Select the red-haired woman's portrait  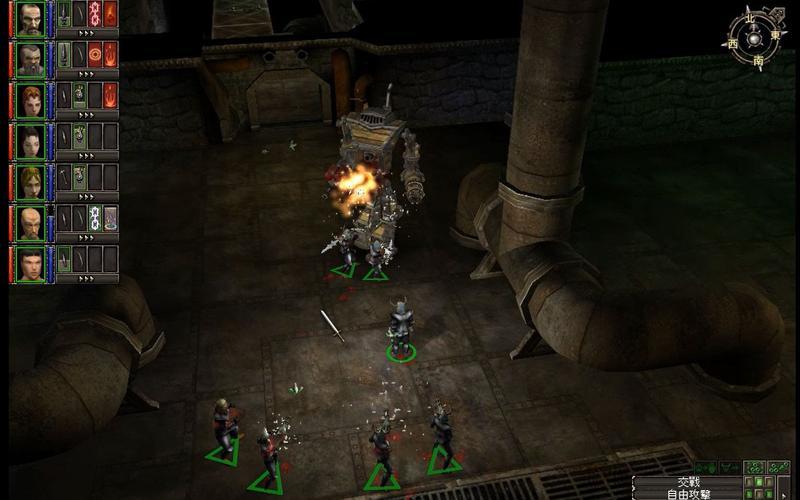30,98
